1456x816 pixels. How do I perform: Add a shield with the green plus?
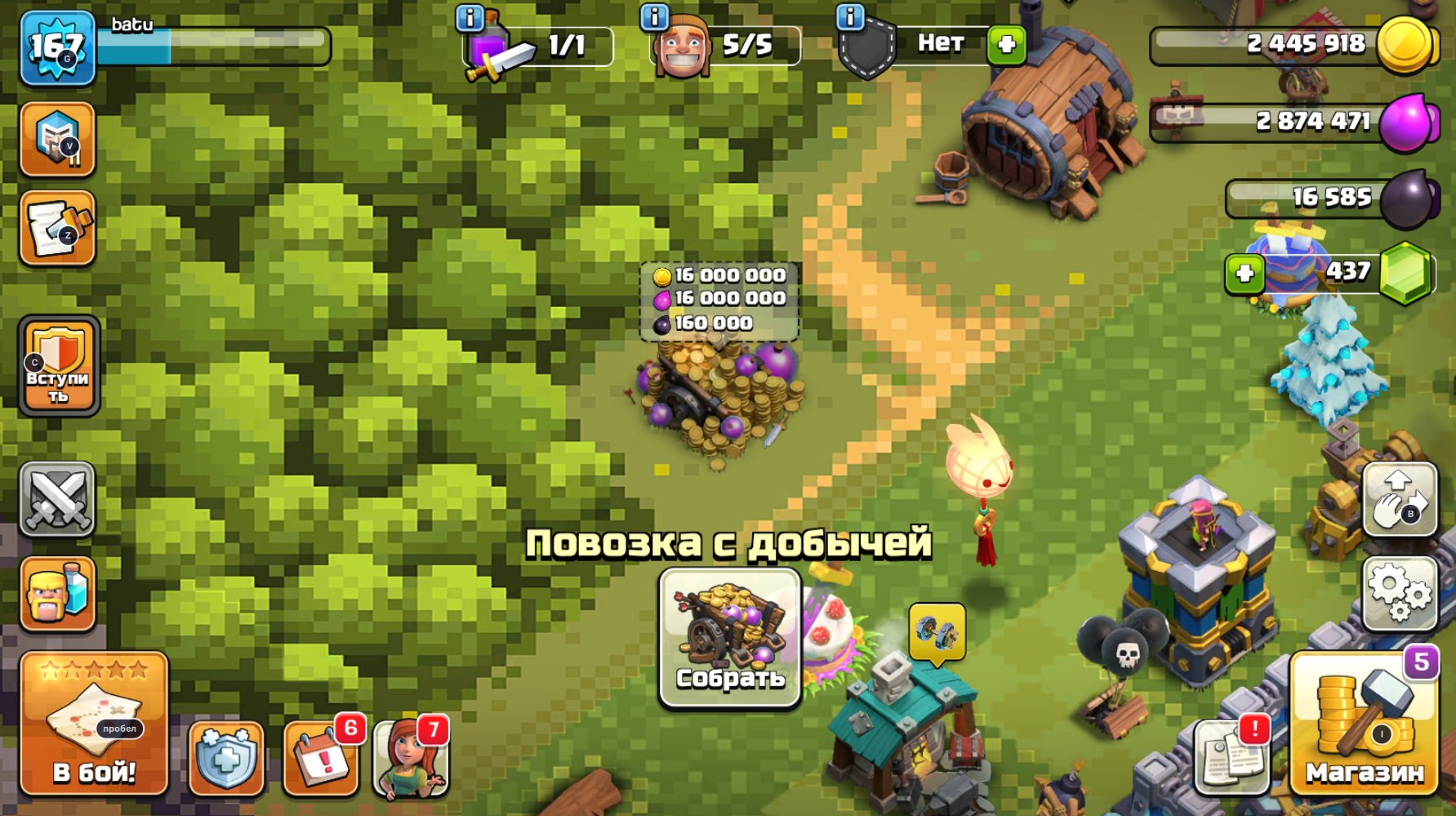click(1005, 46)
